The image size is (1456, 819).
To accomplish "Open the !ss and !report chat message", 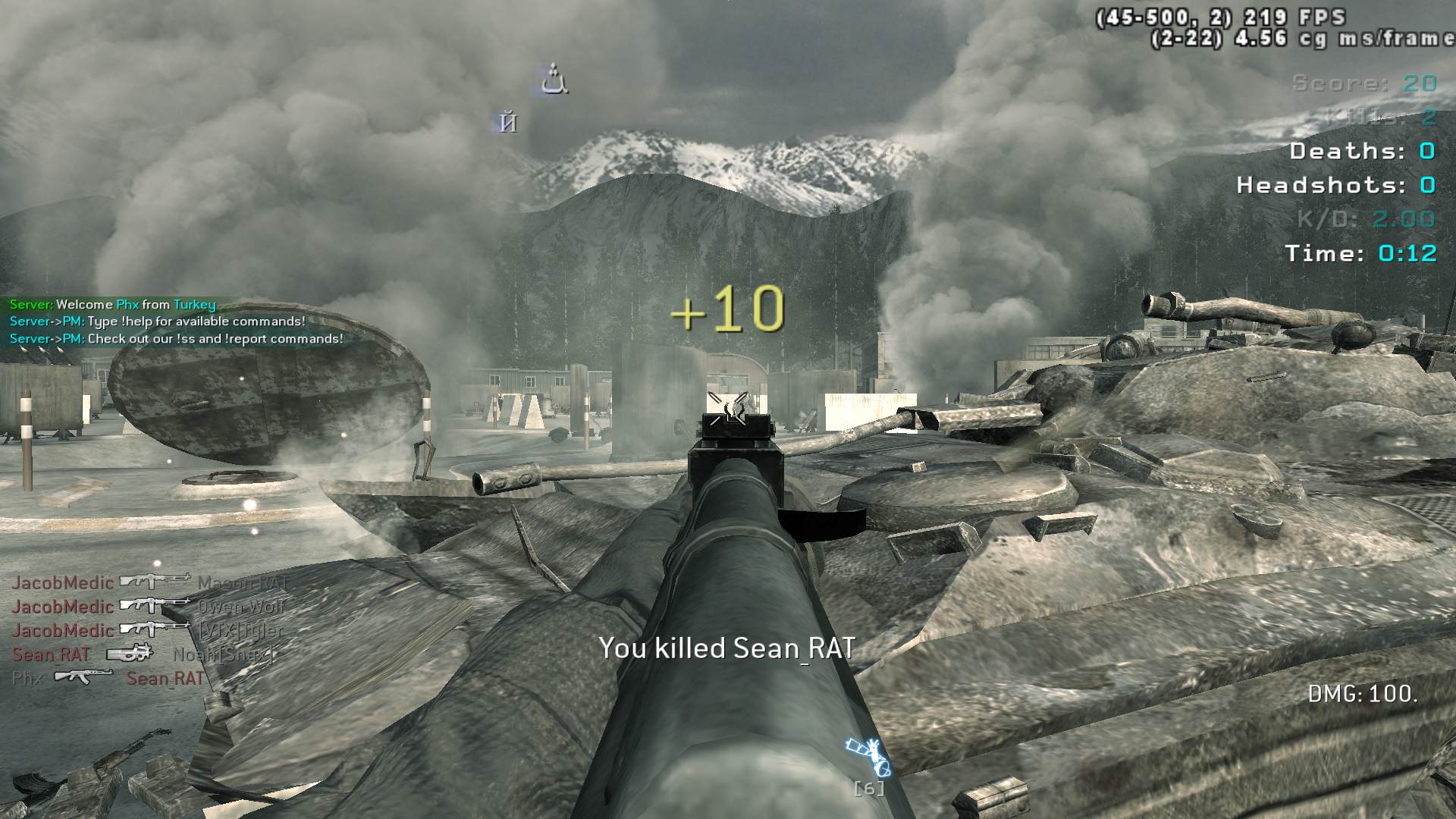I will [x=176, y=339].
